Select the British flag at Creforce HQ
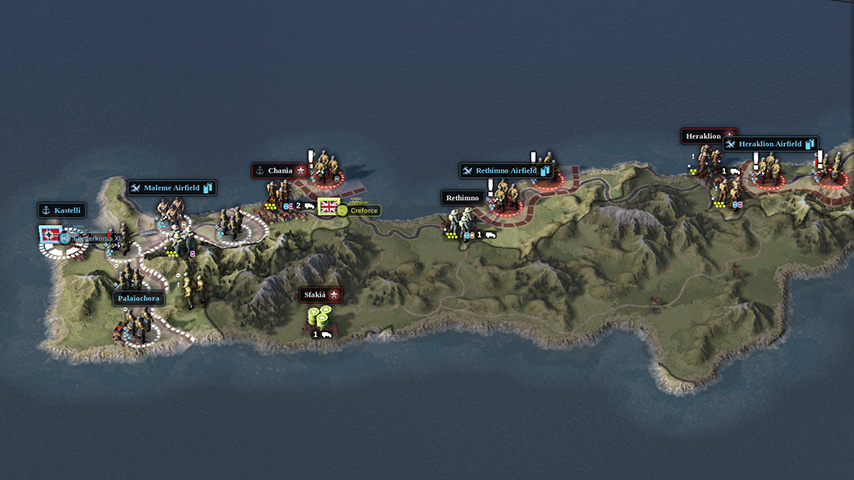The height and width of the screenshot is (480, 854). pos(328,208)
